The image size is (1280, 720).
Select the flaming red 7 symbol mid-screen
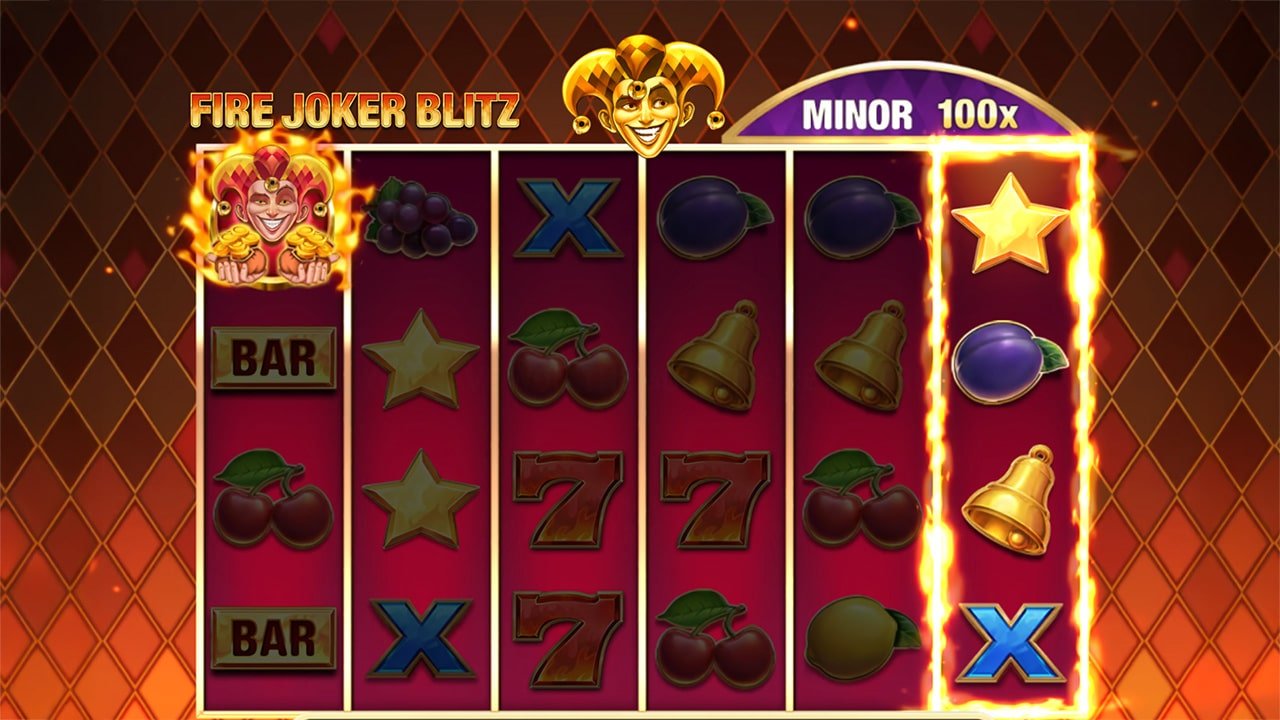(x=565, y=498)
